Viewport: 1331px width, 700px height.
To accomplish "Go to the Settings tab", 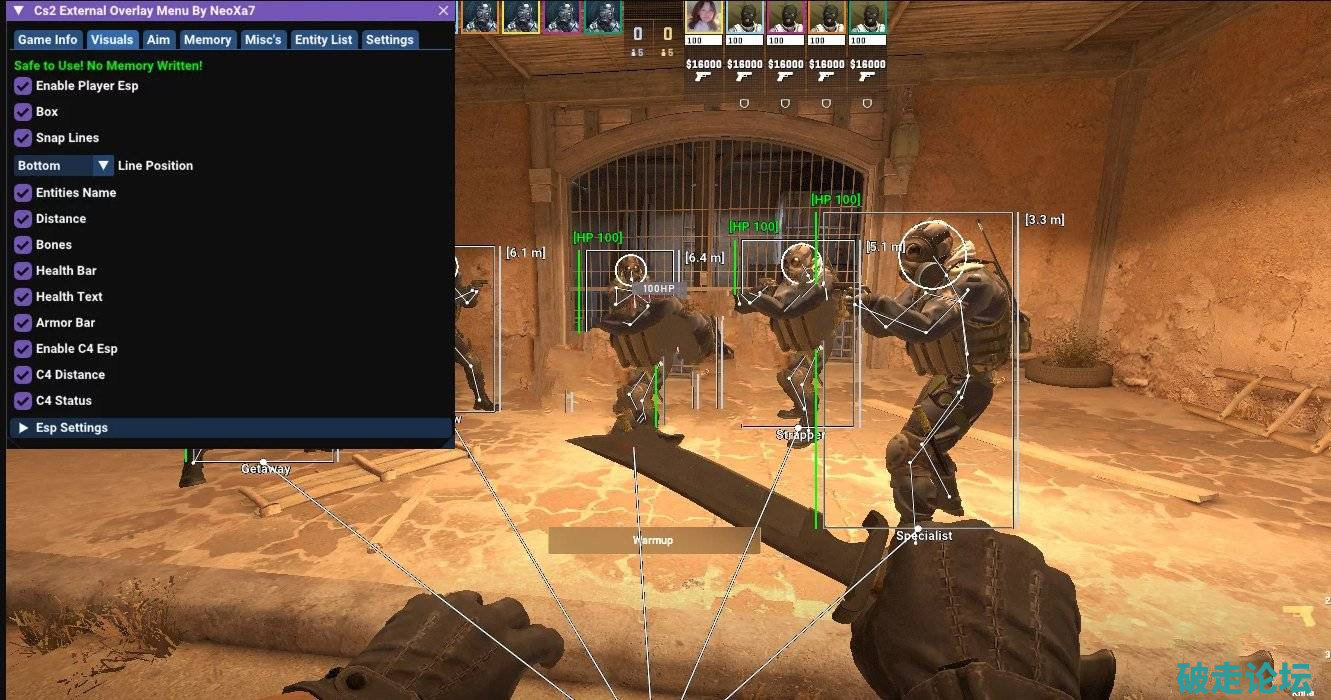I will tap(389, 40).
